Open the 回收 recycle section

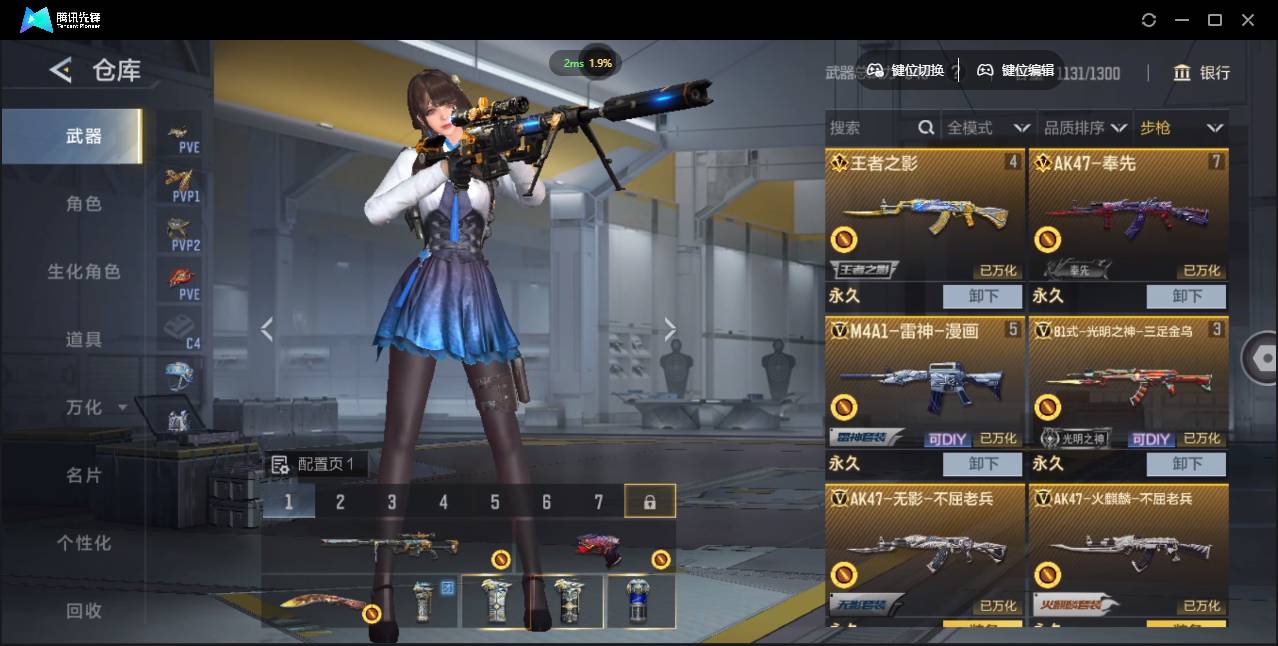click(x=84, y=610)
